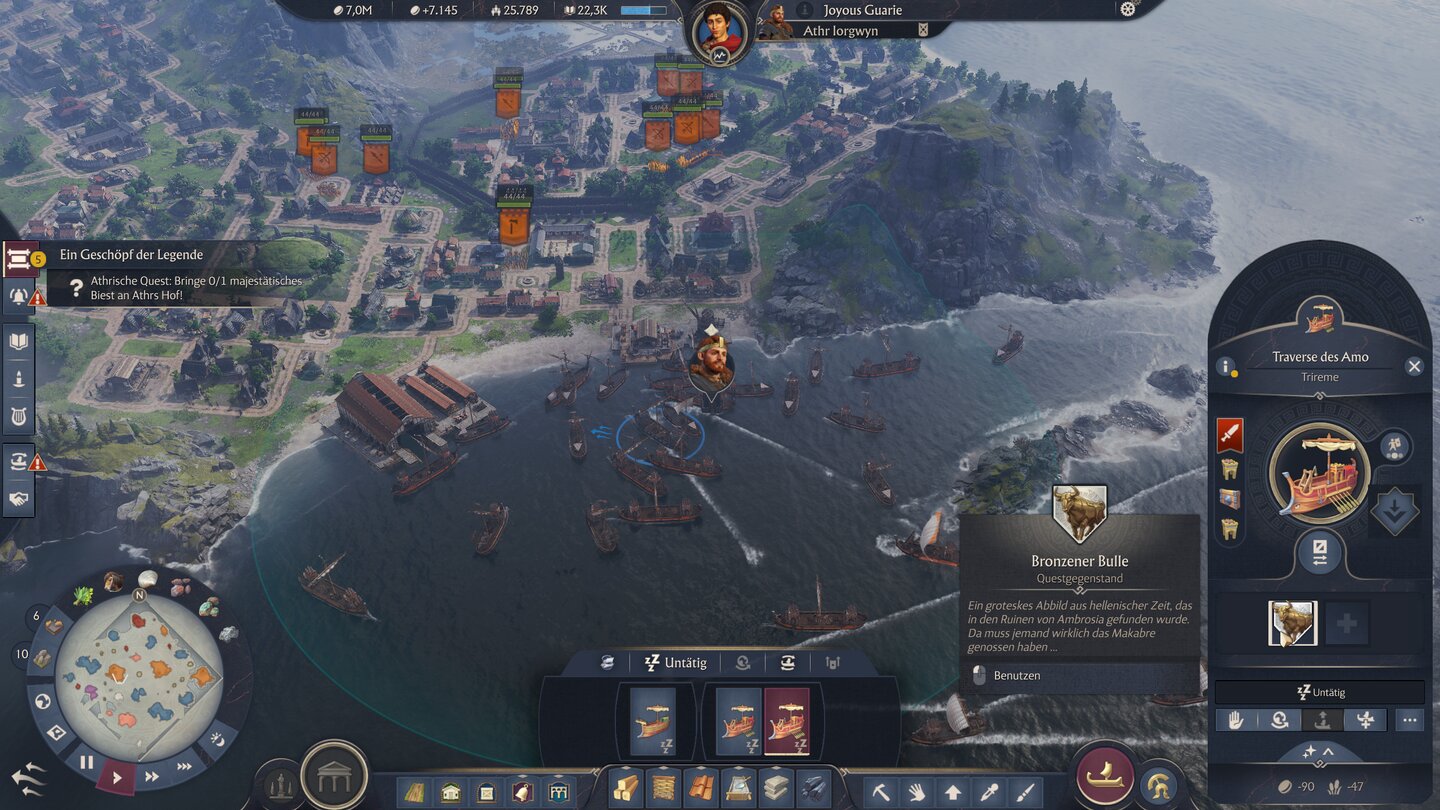The height and width of the screenshot is (810, 1440).
Task: Set game speed to fast forward
Action: pos(152,776)
